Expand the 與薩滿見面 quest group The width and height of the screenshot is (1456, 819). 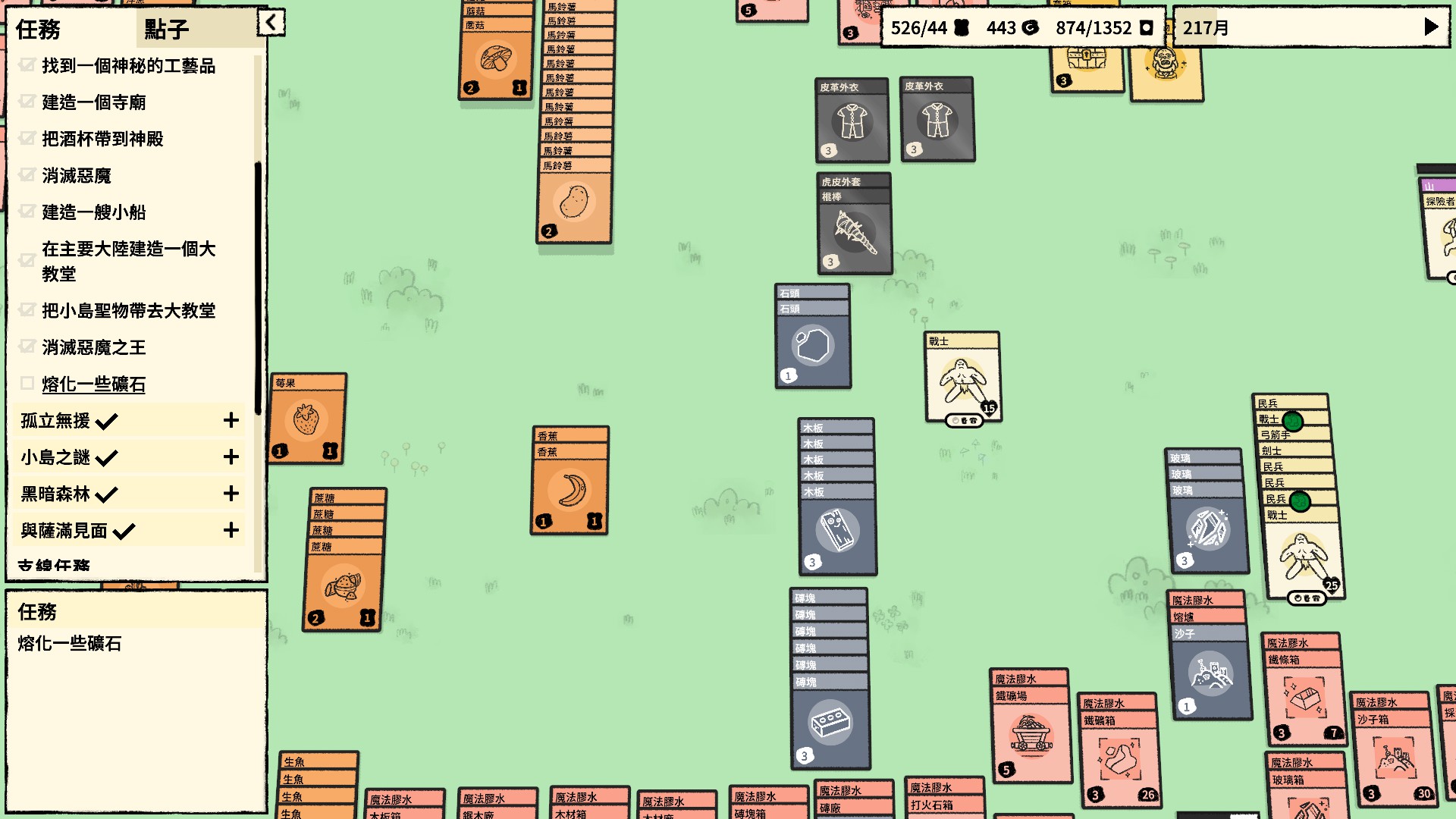point(231,530)
